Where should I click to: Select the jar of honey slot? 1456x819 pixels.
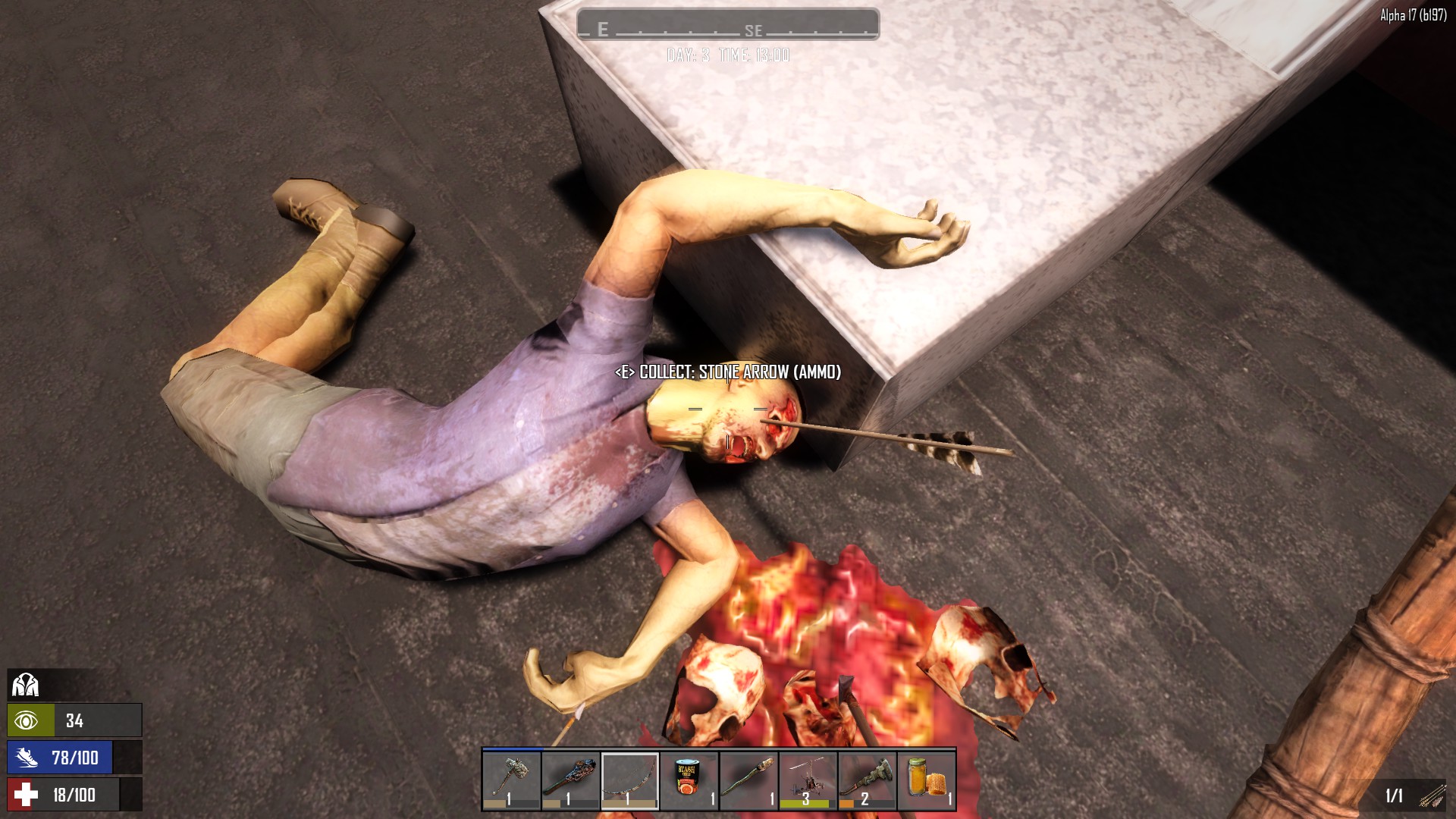point(926,780)
